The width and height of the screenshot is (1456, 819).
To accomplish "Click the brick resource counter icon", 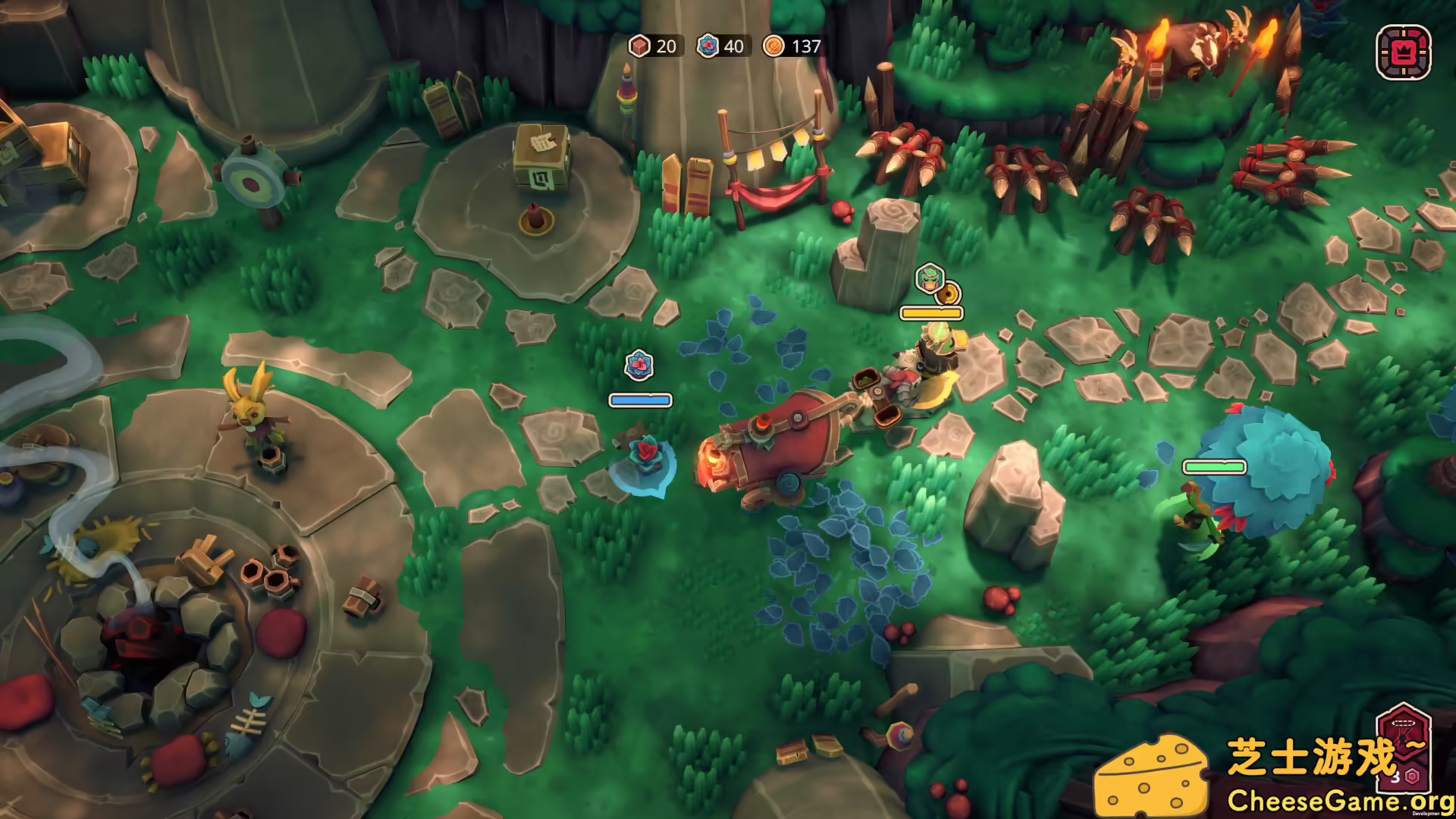I will pos(639,46).
